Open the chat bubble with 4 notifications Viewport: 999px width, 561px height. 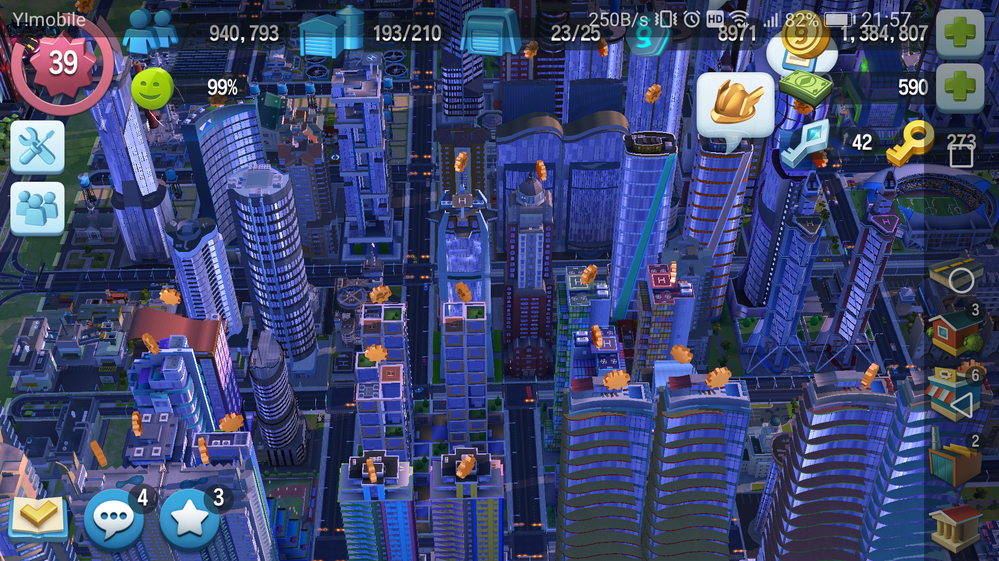click(116, 520)
